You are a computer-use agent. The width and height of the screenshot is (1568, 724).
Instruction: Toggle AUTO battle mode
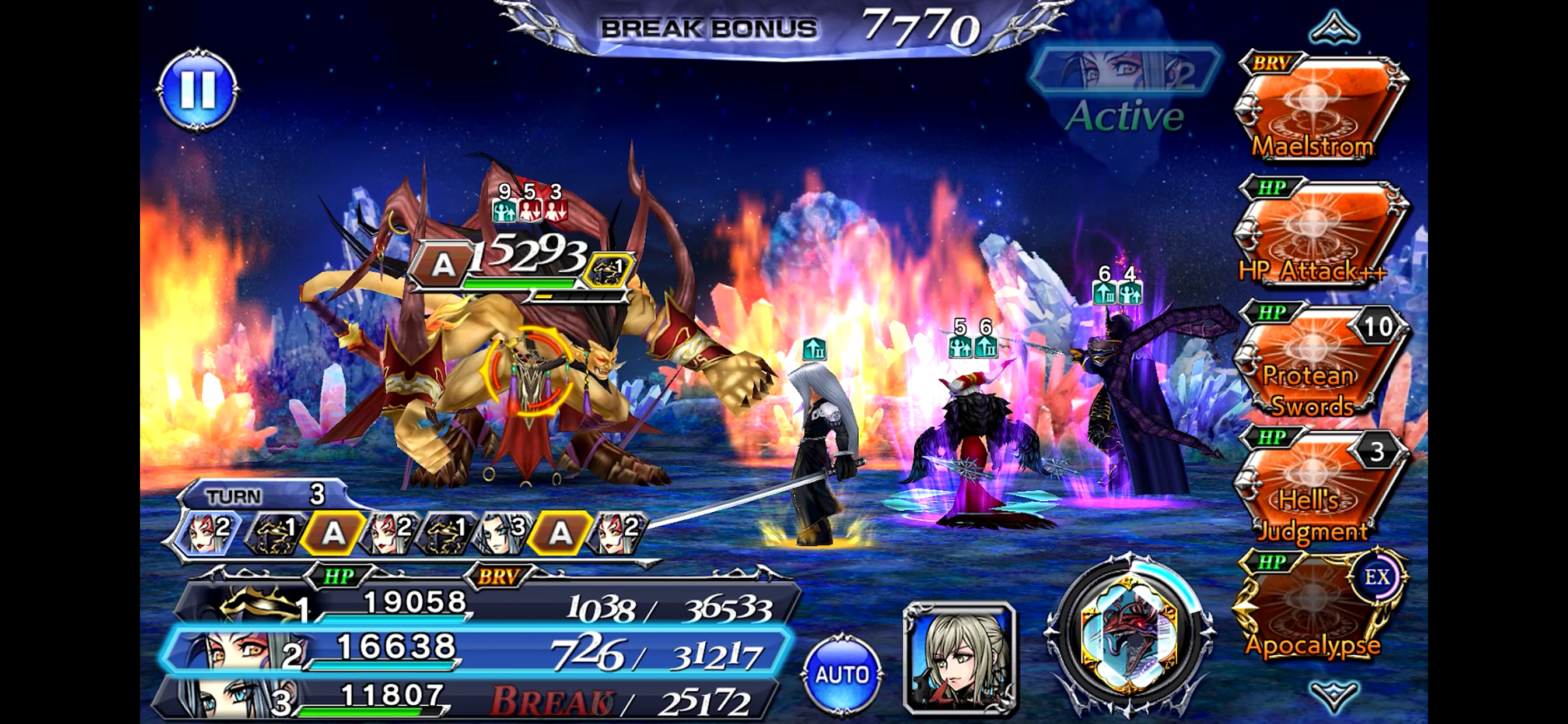[842, 673]
